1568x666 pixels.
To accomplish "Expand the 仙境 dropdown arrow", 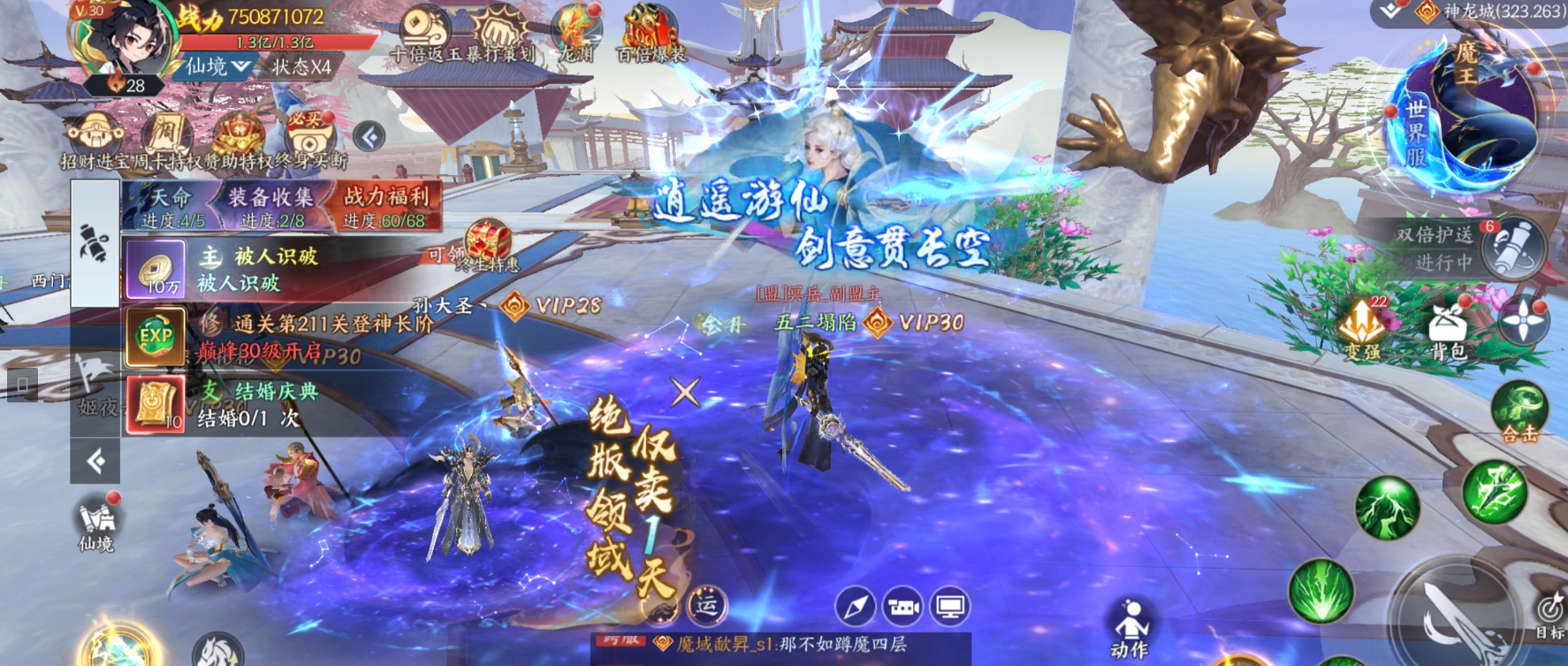I will pyautogui.click(x=242, y=66).
